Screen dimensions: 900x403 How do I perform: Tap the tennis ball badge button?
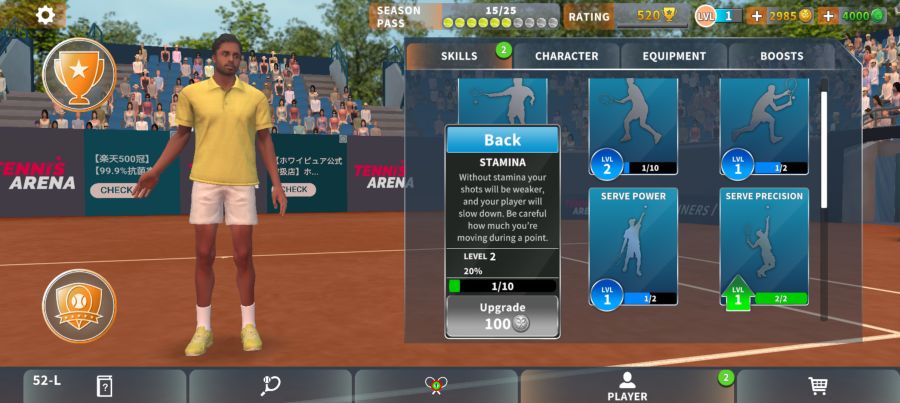tap(79, 305)
